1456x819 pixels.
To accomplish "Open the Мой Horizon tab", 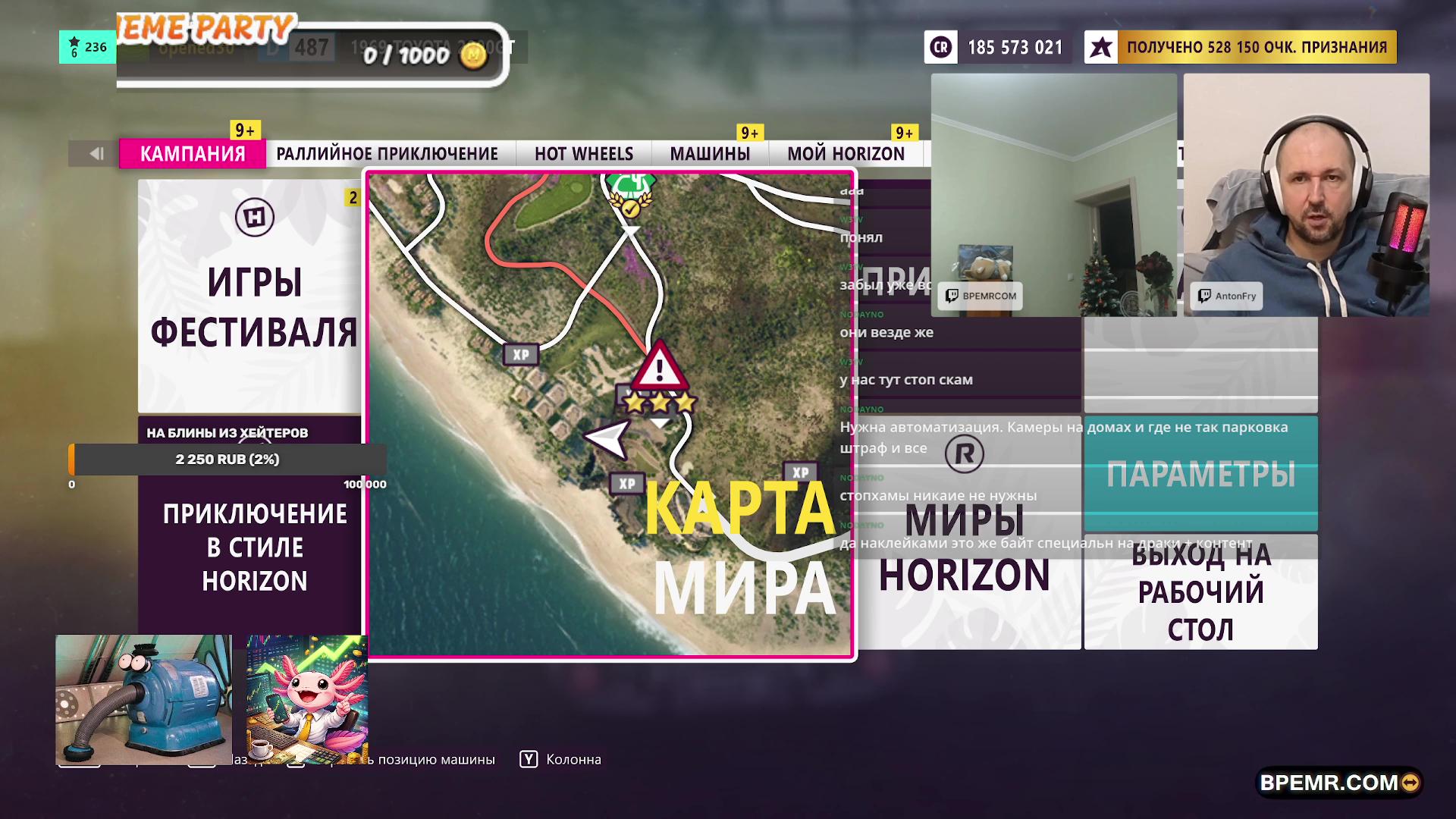I will pyautogui.click(x=846, y=154).
